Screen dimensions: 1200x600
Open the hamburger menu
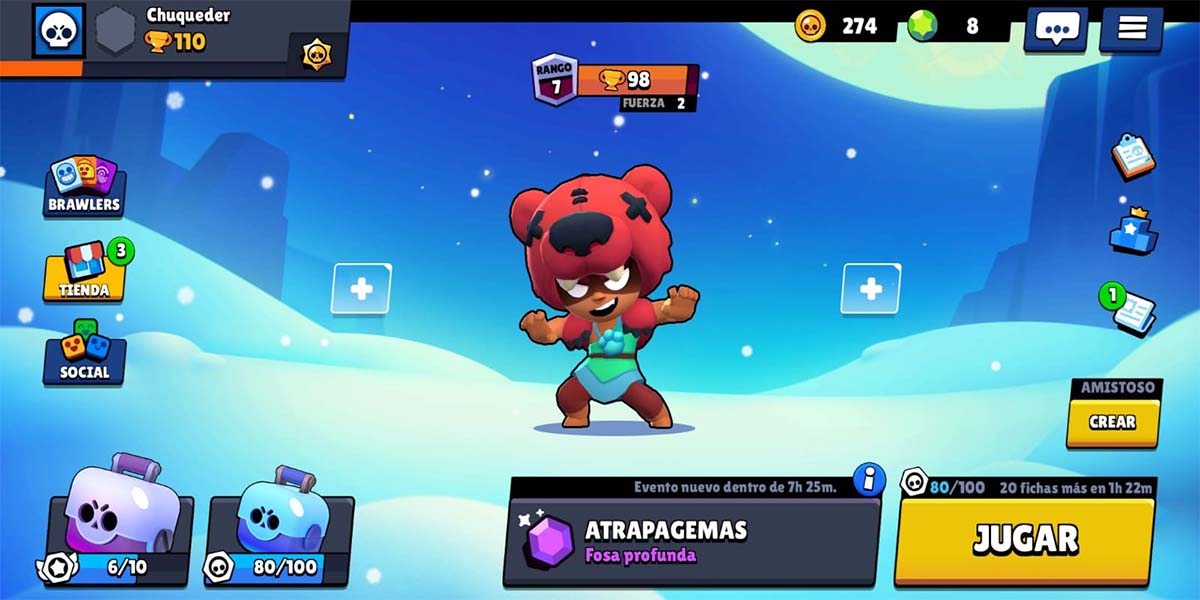tap(1132, 28)
